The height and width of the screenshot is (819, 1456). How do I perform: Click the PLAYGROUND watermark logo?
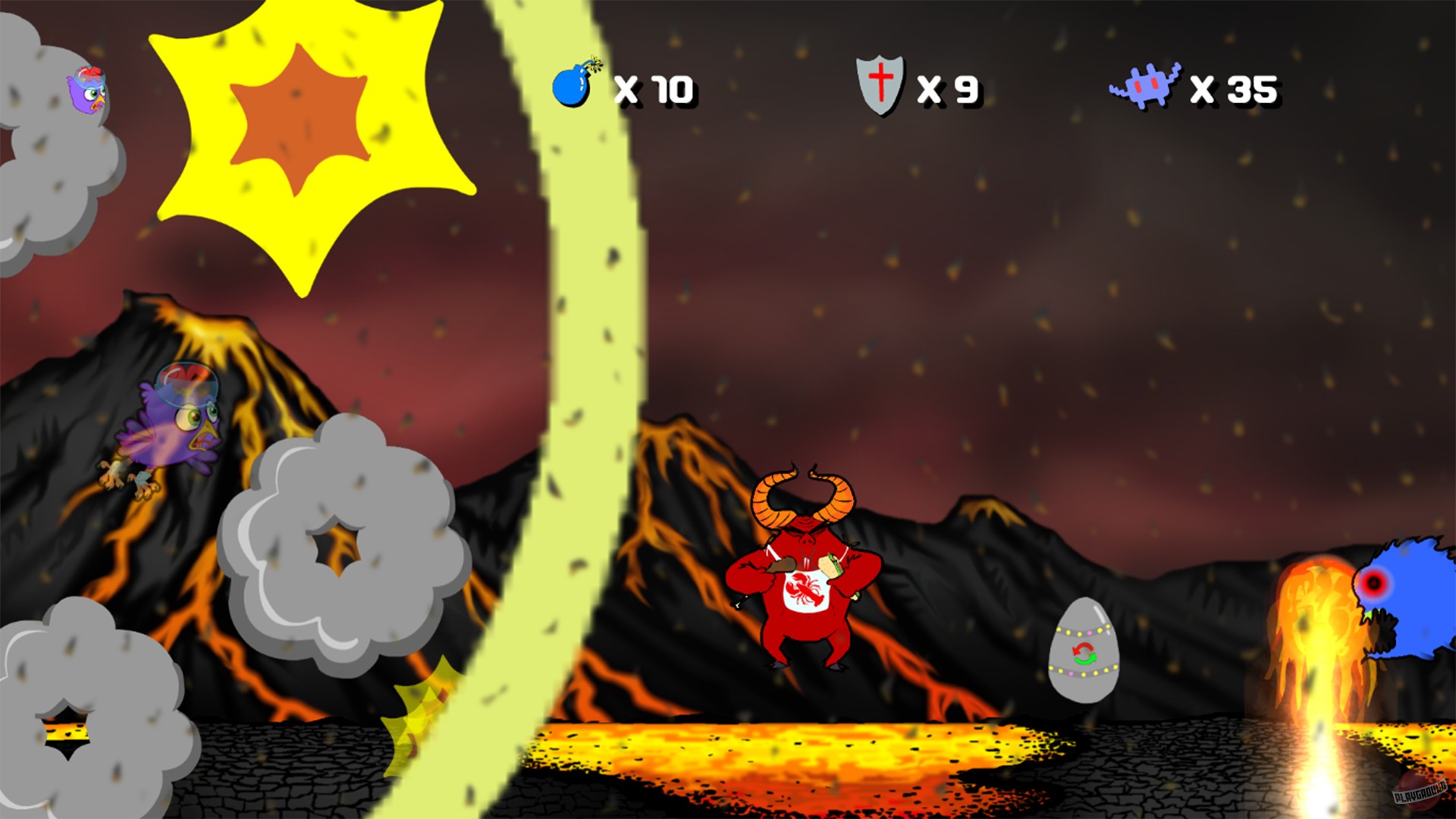[1420, 792]
